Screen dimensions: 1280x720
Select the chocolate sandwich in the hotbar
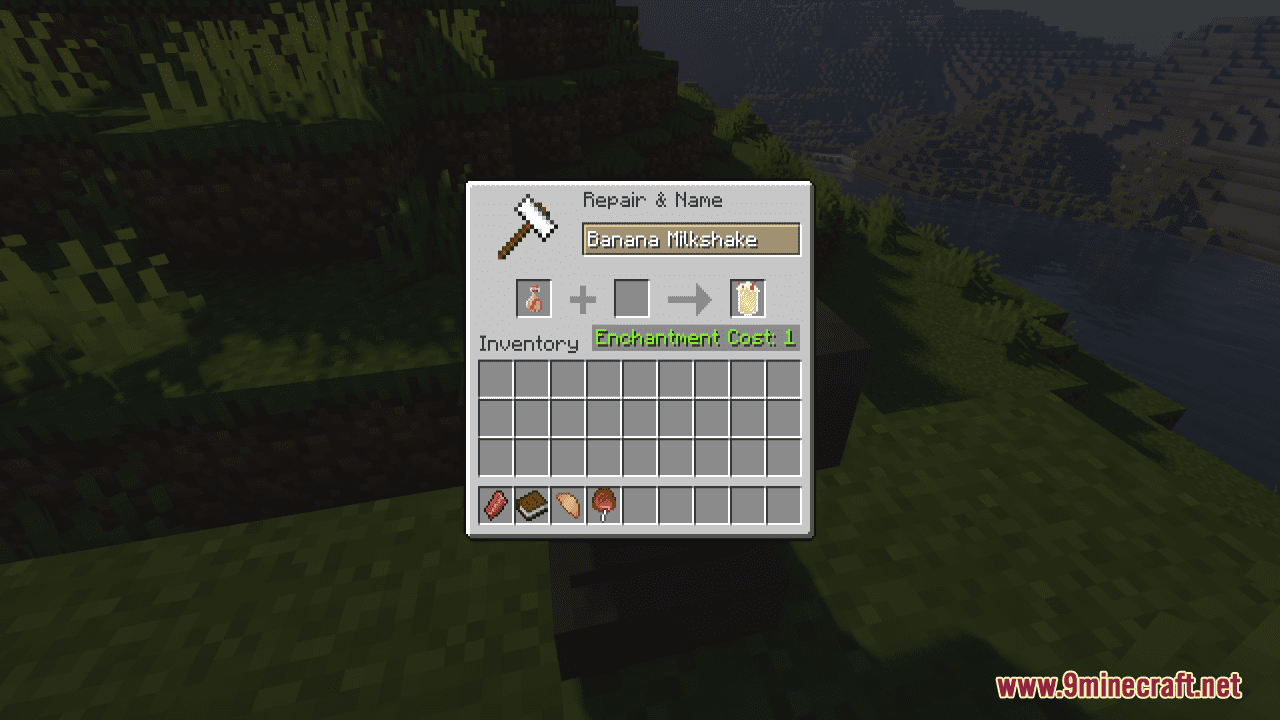(532, 505)
